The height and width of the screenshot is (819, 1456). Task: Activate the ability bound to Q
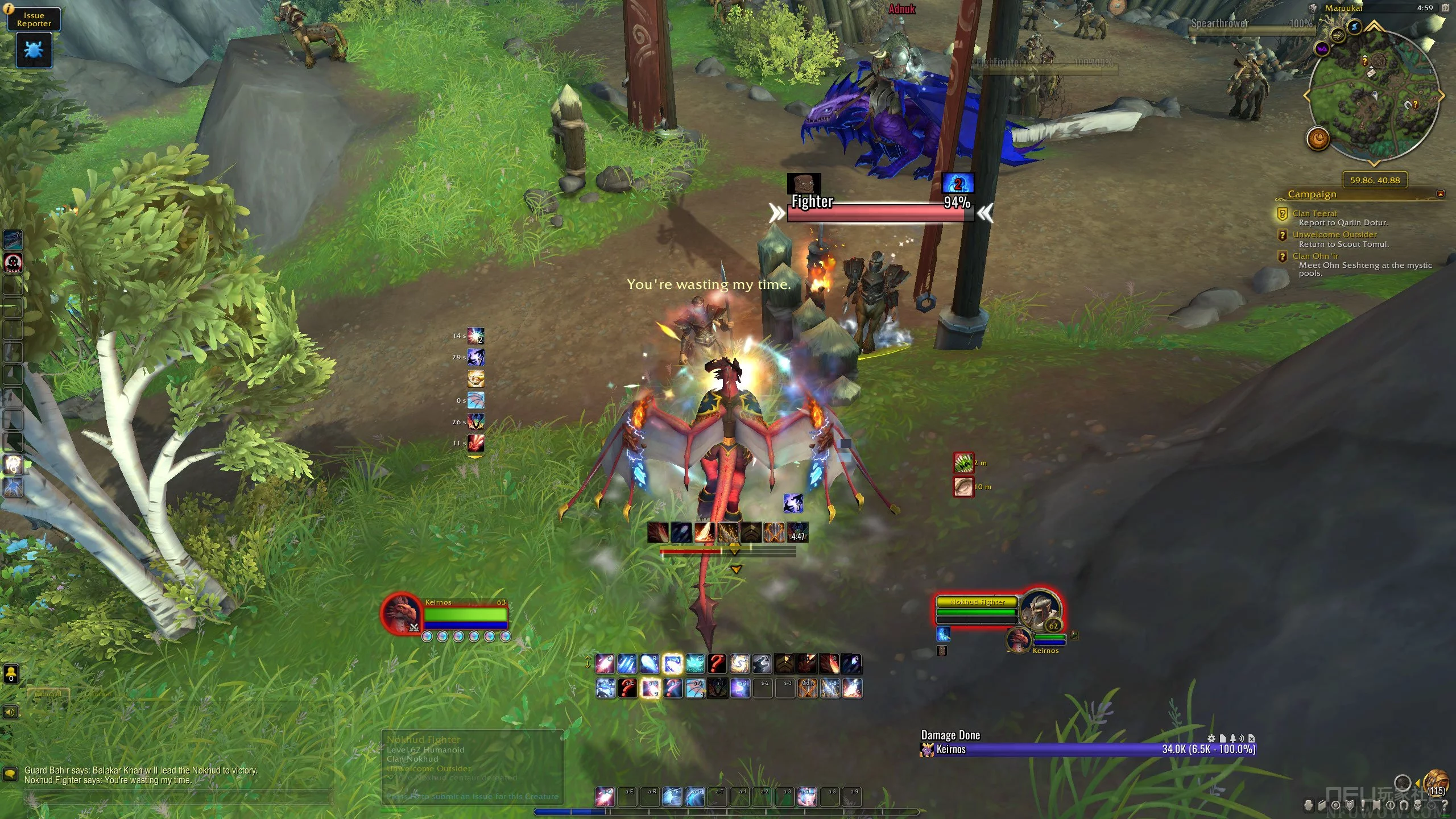pyautogui.click(x=605, y=664)
